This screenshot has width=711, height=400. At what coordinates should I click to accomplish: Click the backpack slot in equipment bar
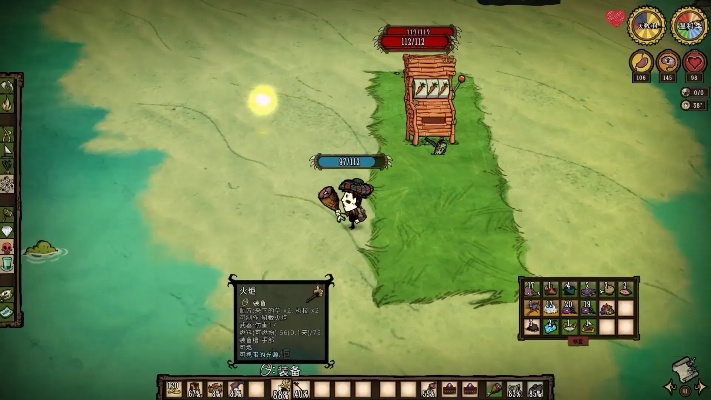coord(471,389)
